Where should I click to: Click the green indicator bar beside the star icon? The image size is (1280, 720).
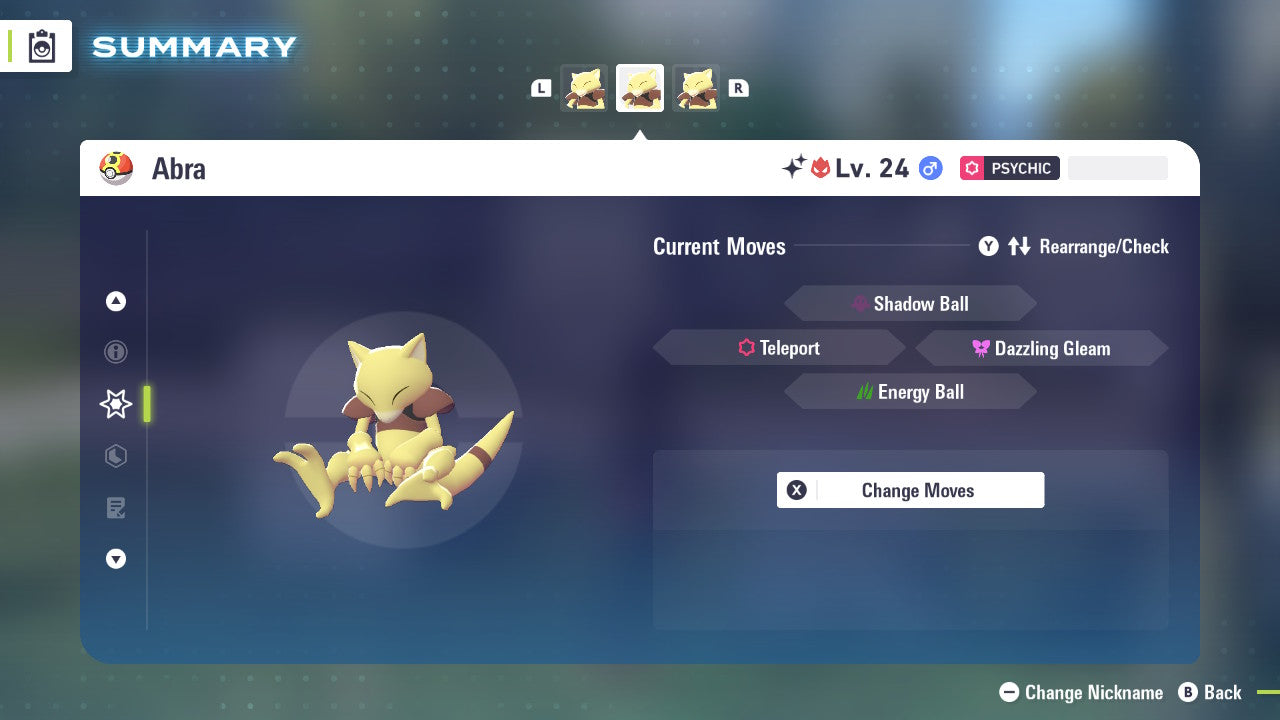coord(147,404)
